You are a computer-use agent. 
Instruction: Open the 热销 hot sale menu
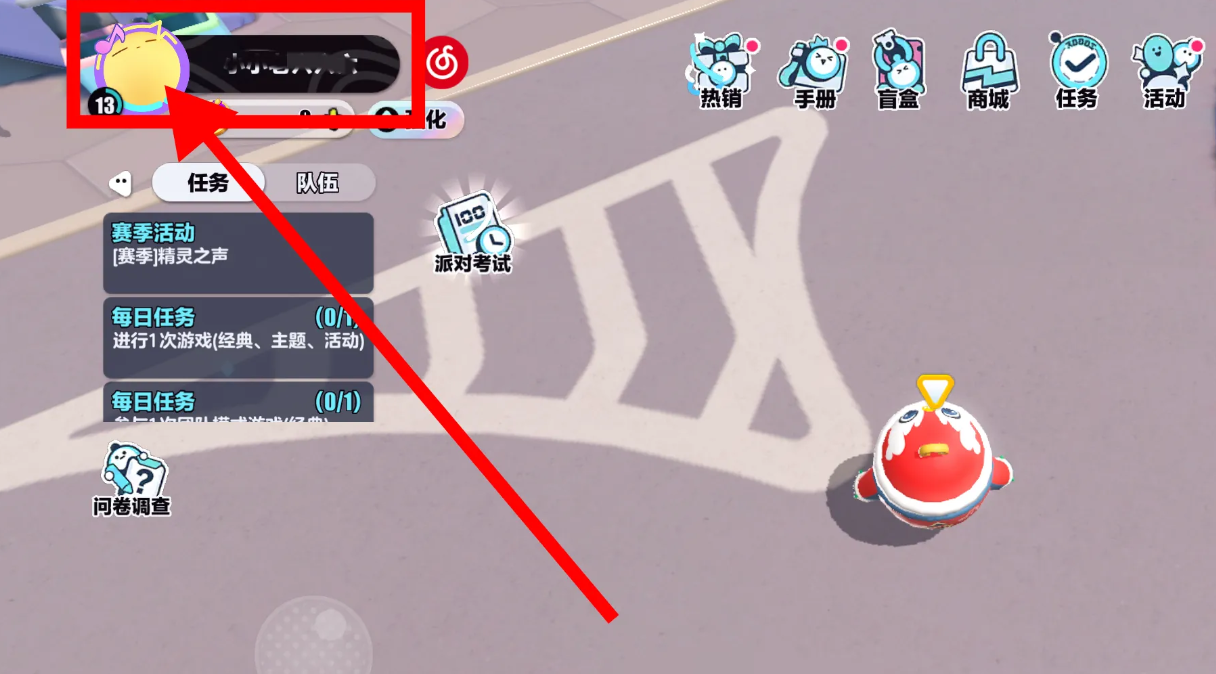tap(720, 70)
